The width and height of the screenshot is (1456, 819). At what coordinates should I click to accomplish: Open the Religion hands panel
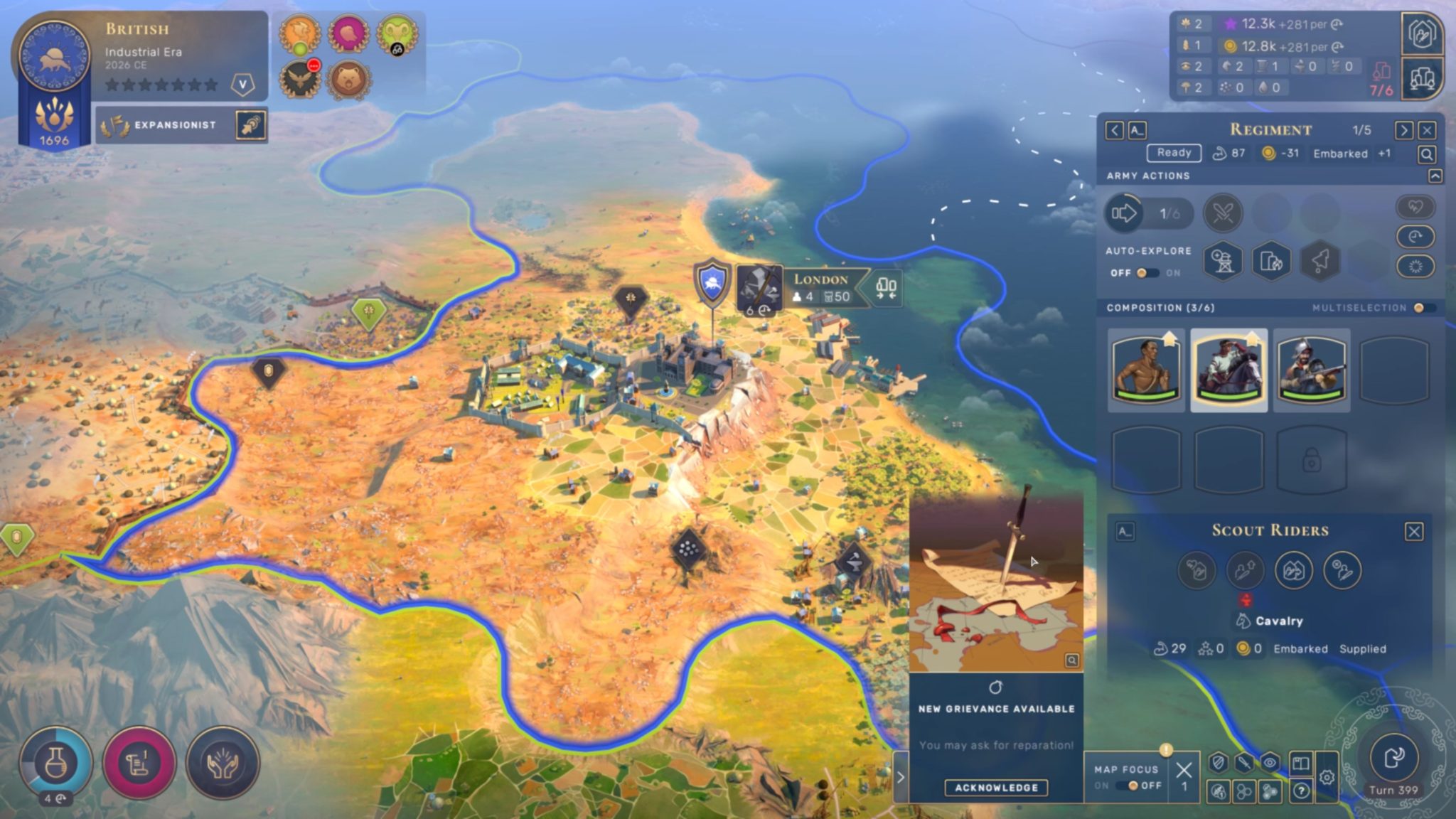click(223, 762)
